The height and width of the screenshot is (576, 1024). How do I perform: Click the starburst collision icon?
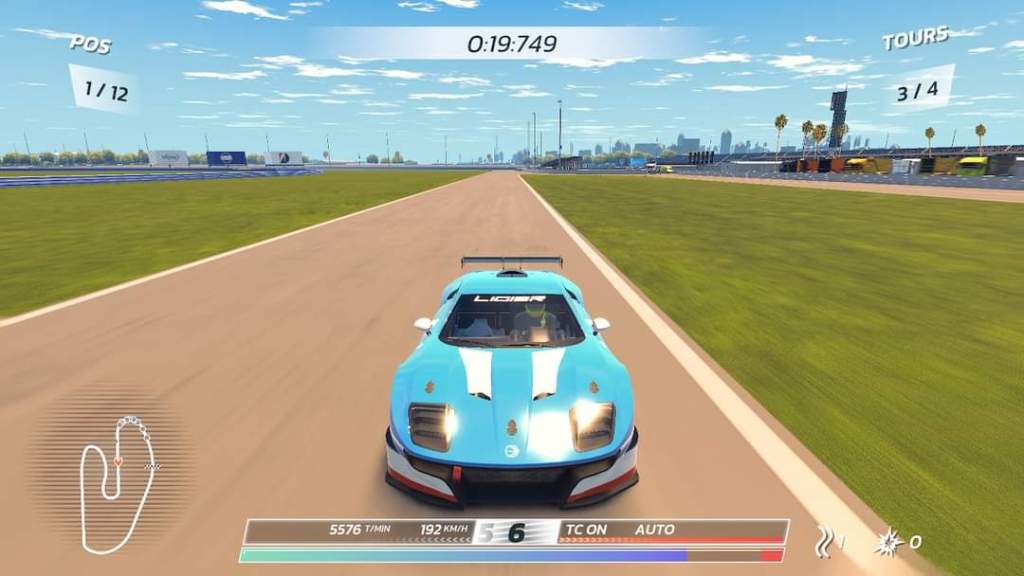pos(887,542)
